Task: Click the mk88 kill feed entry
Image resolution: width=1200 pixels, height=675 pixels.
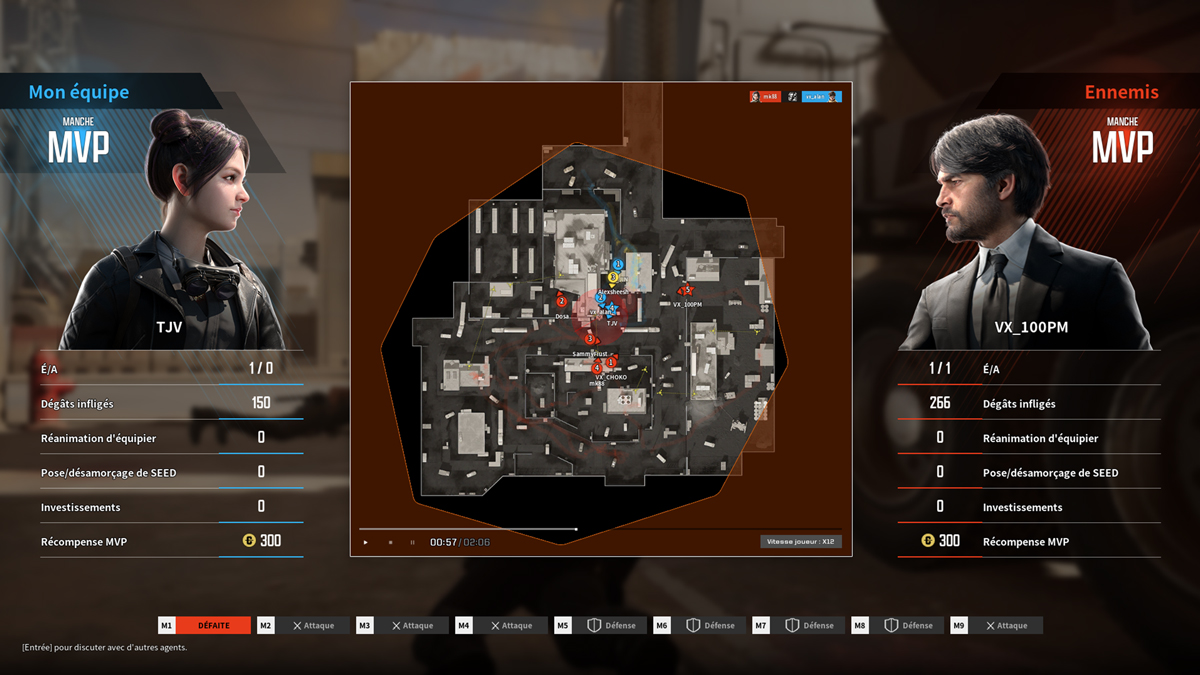Action: click(x=765, y=97)
